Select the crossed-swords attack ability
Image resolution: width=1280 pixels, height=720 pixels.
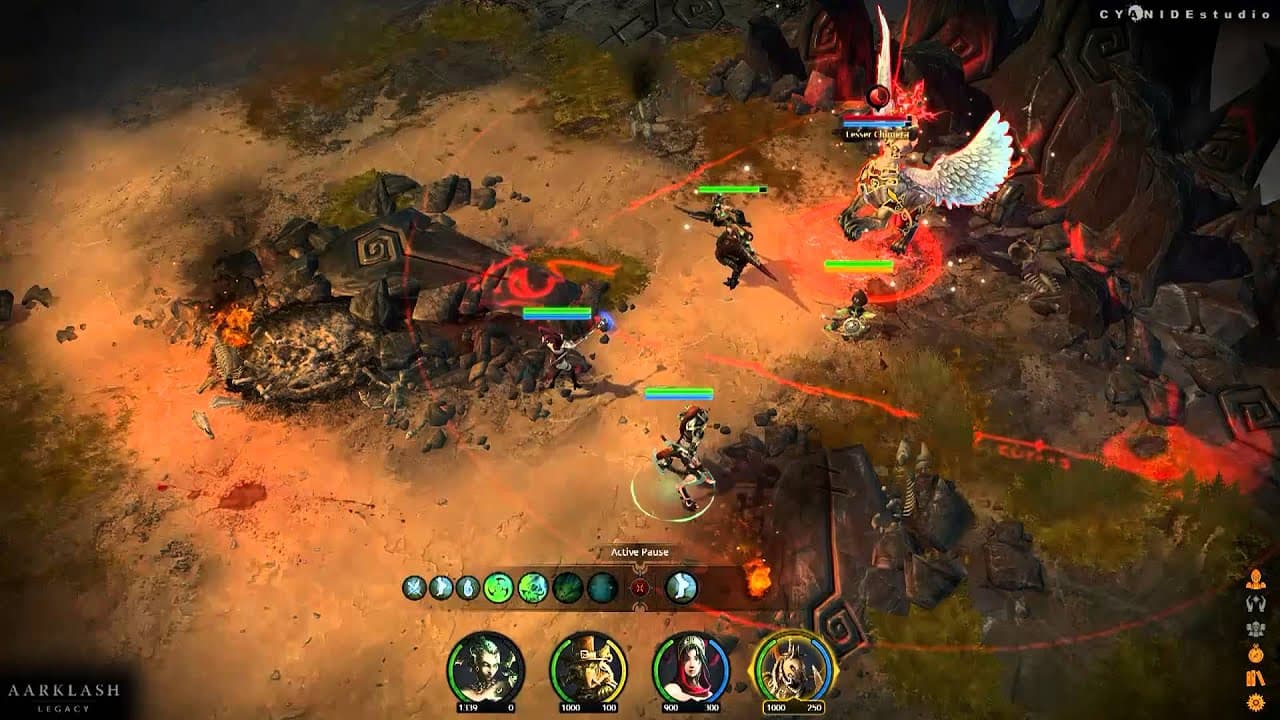pyautogui.click(x=414, y=587)
